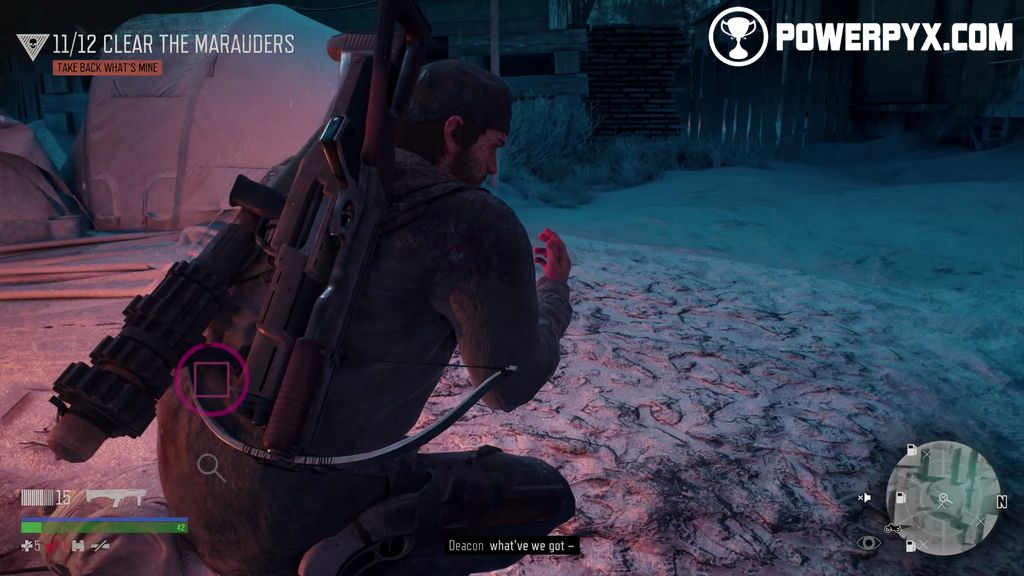This screenshot has height=576, width=1024.
Task: Select the magenta square interaction marker
Action: (x=211, y=379)
